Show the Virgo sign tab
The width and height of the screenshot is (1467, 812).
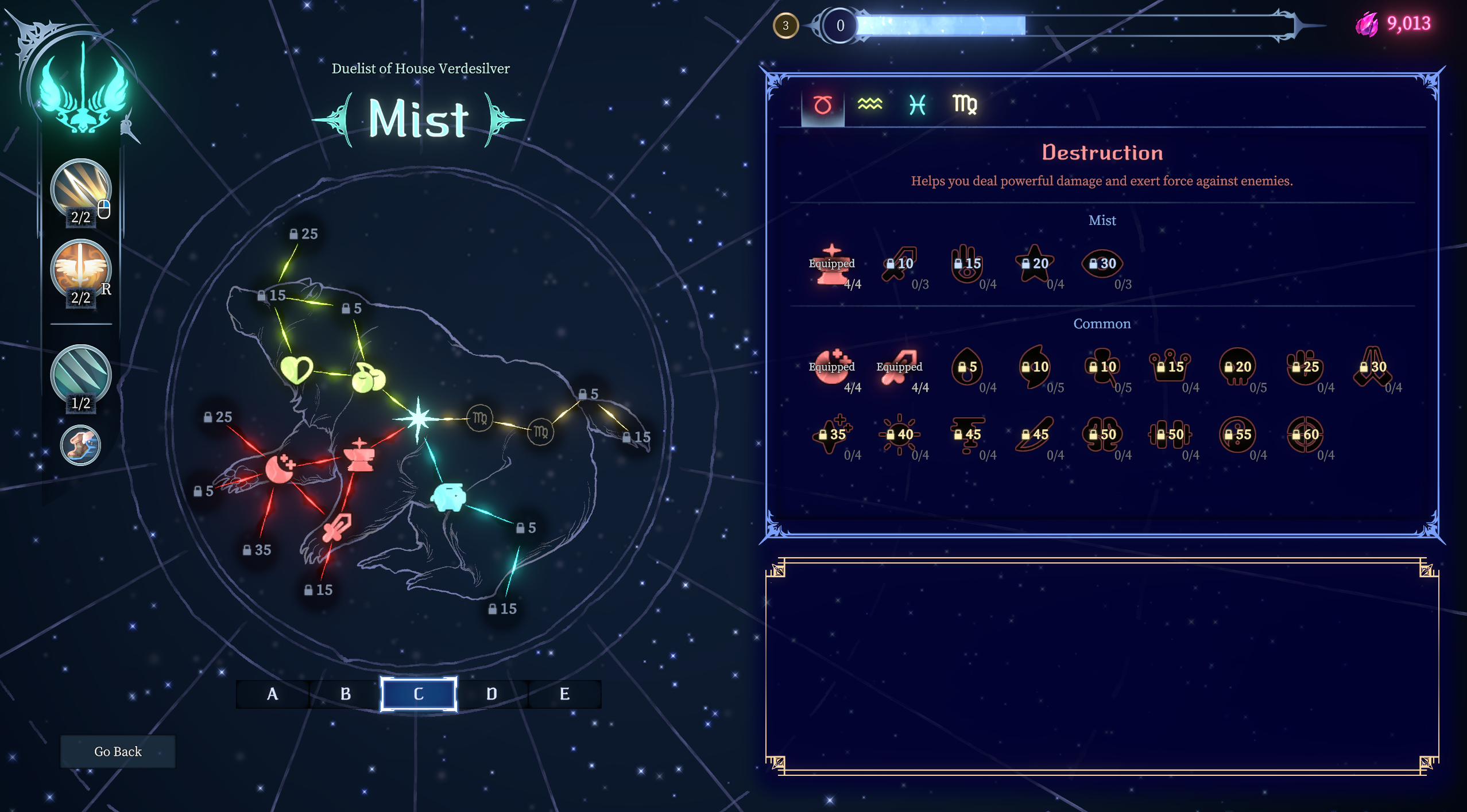coord(965,105)
